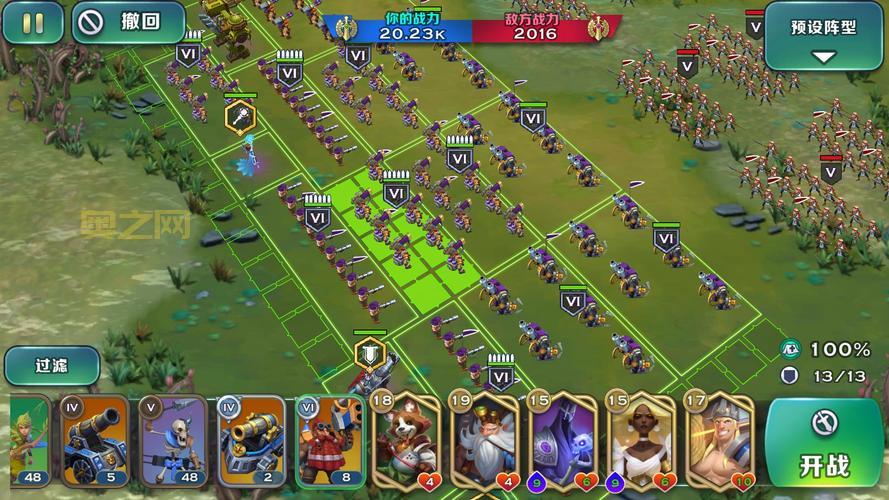This screenshot has height=500, width=889.
Task: Select the white-bearded dwarf hero card
Action: (485, 438)
